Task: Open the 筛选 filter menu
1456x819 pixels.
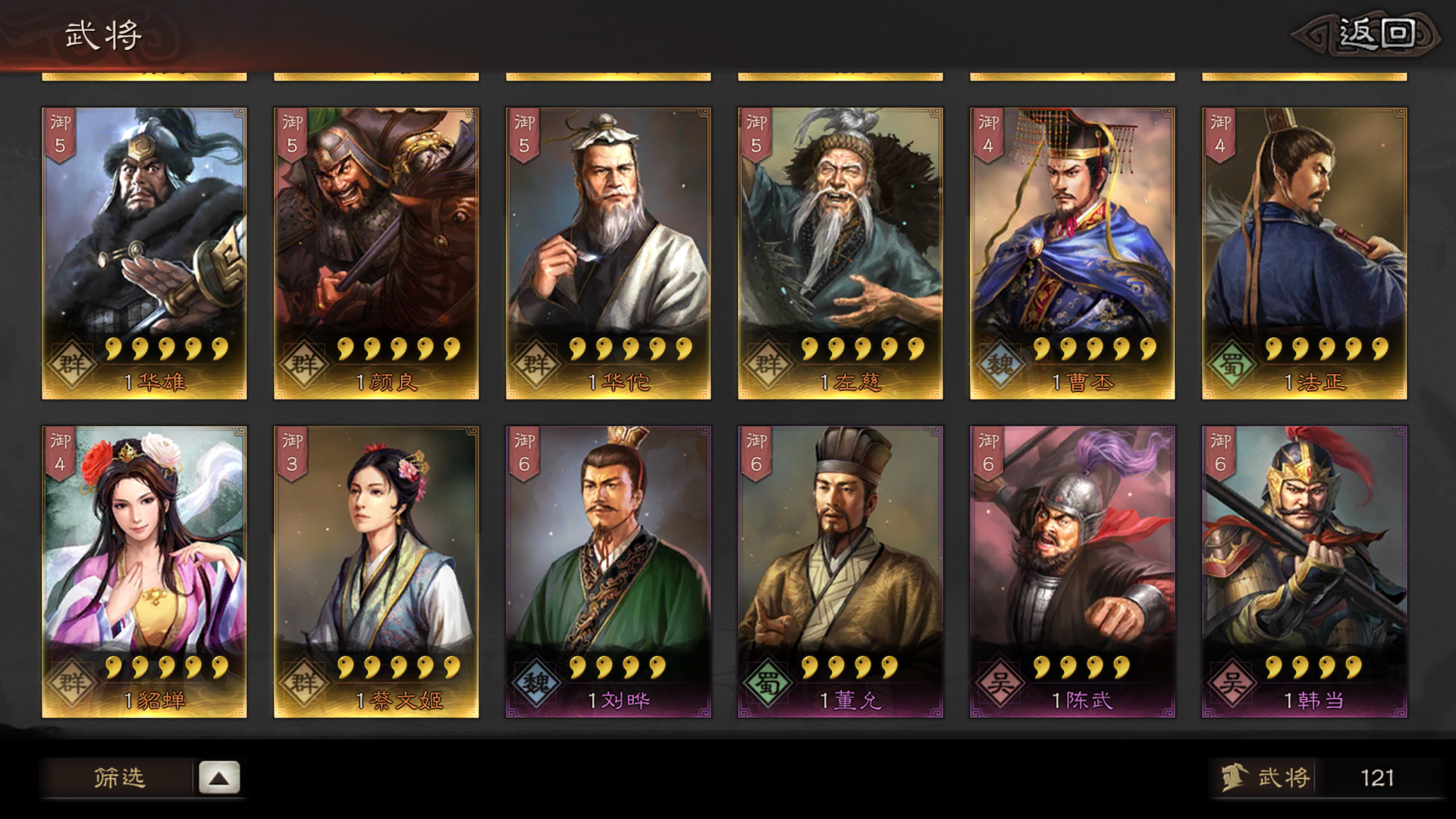Action: (x=119, y=777)
